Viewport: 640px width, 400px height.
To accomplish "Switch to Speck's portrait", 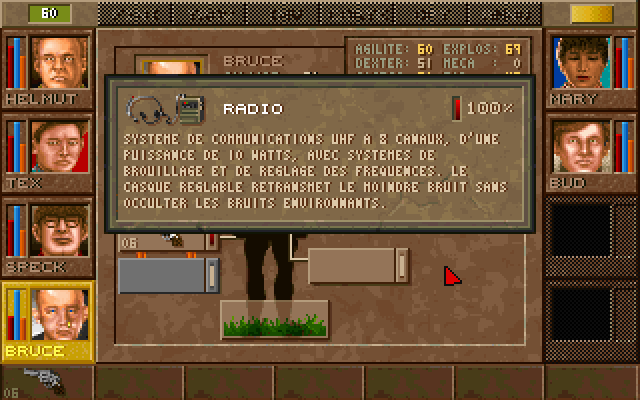I will click(x=59, y=230).
